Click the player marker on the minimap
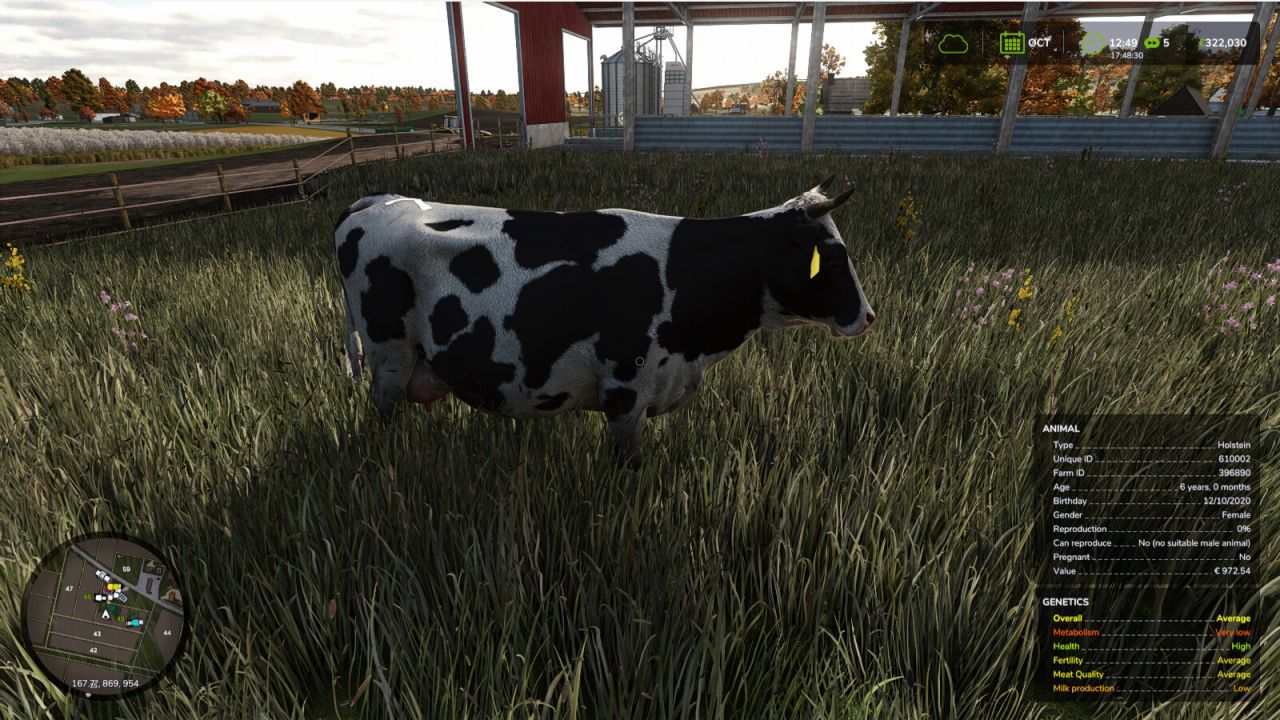 [105, 613]
